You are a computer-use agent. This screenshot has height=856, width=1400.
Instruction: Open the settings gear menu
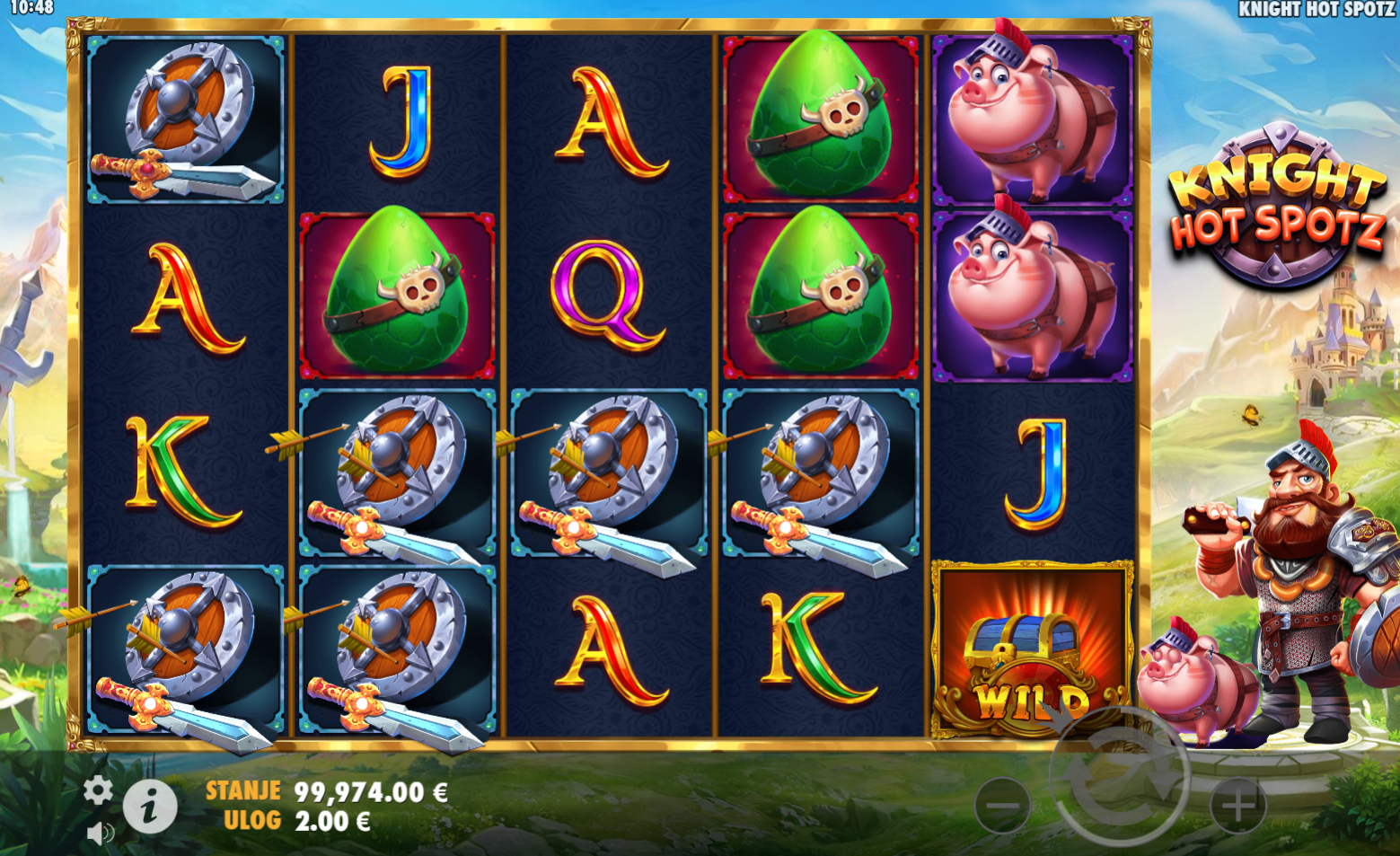click(98, 790)
